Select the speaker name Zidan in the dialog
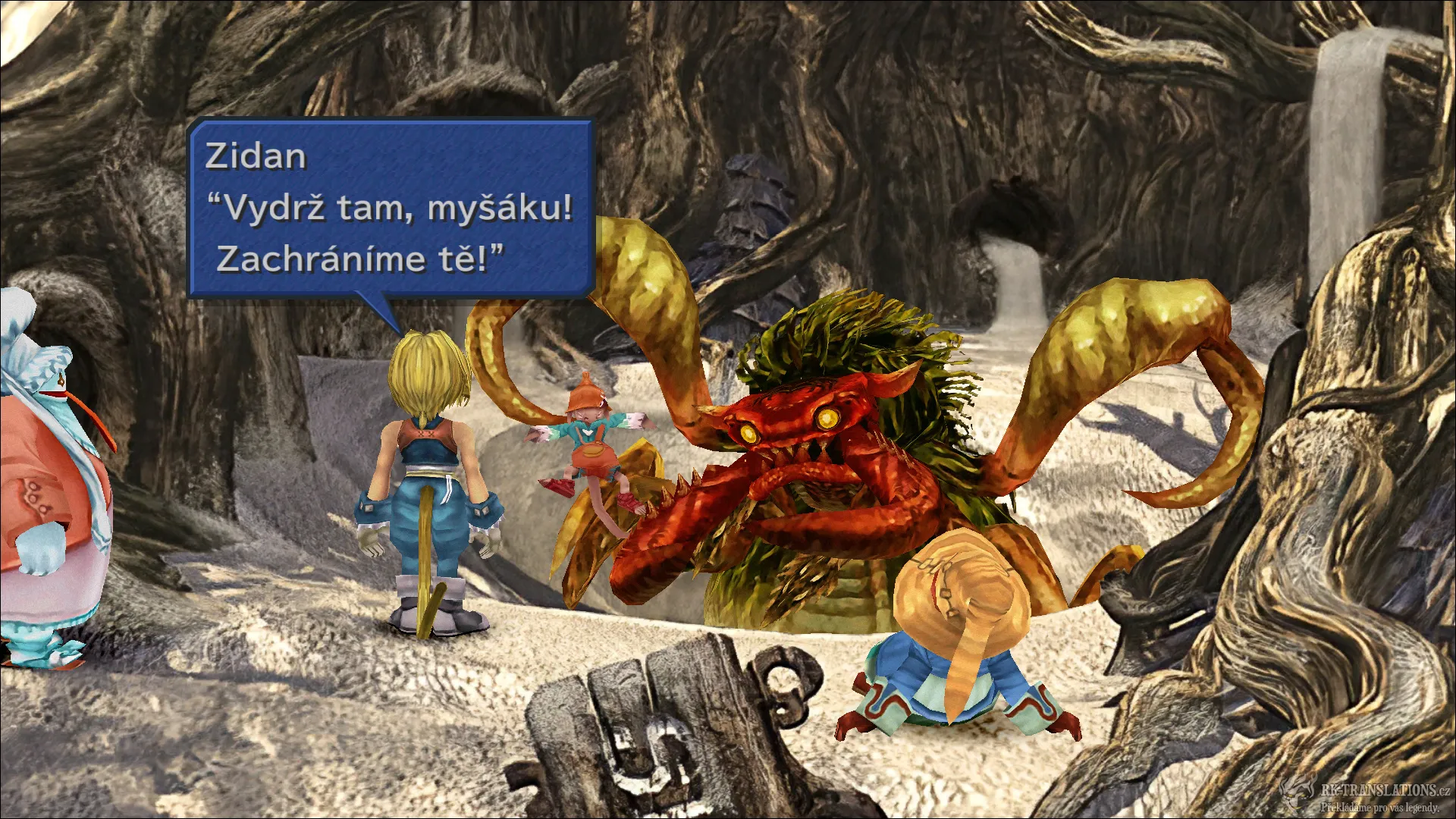 coord(256,157)
